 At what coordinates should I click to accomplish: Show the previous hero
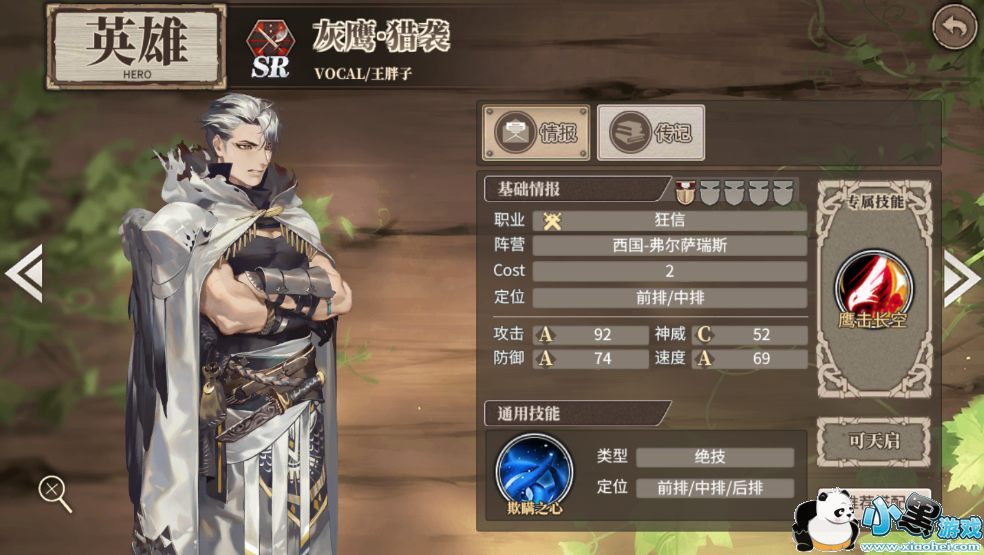23,272
